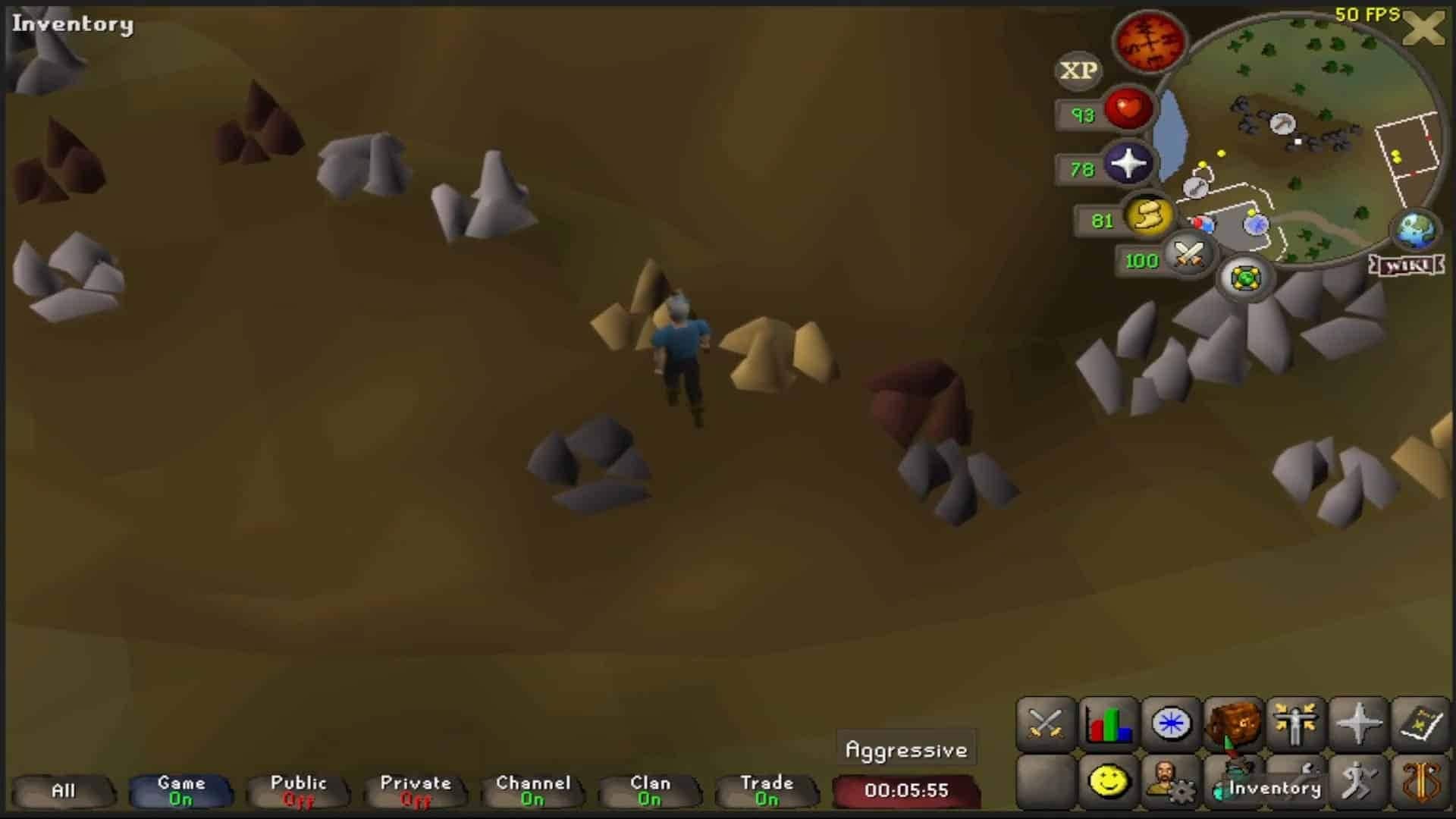Click the red heart hitpoints orb
The height and width of the screenshot is (819, 1456).
coord(1128,110)
